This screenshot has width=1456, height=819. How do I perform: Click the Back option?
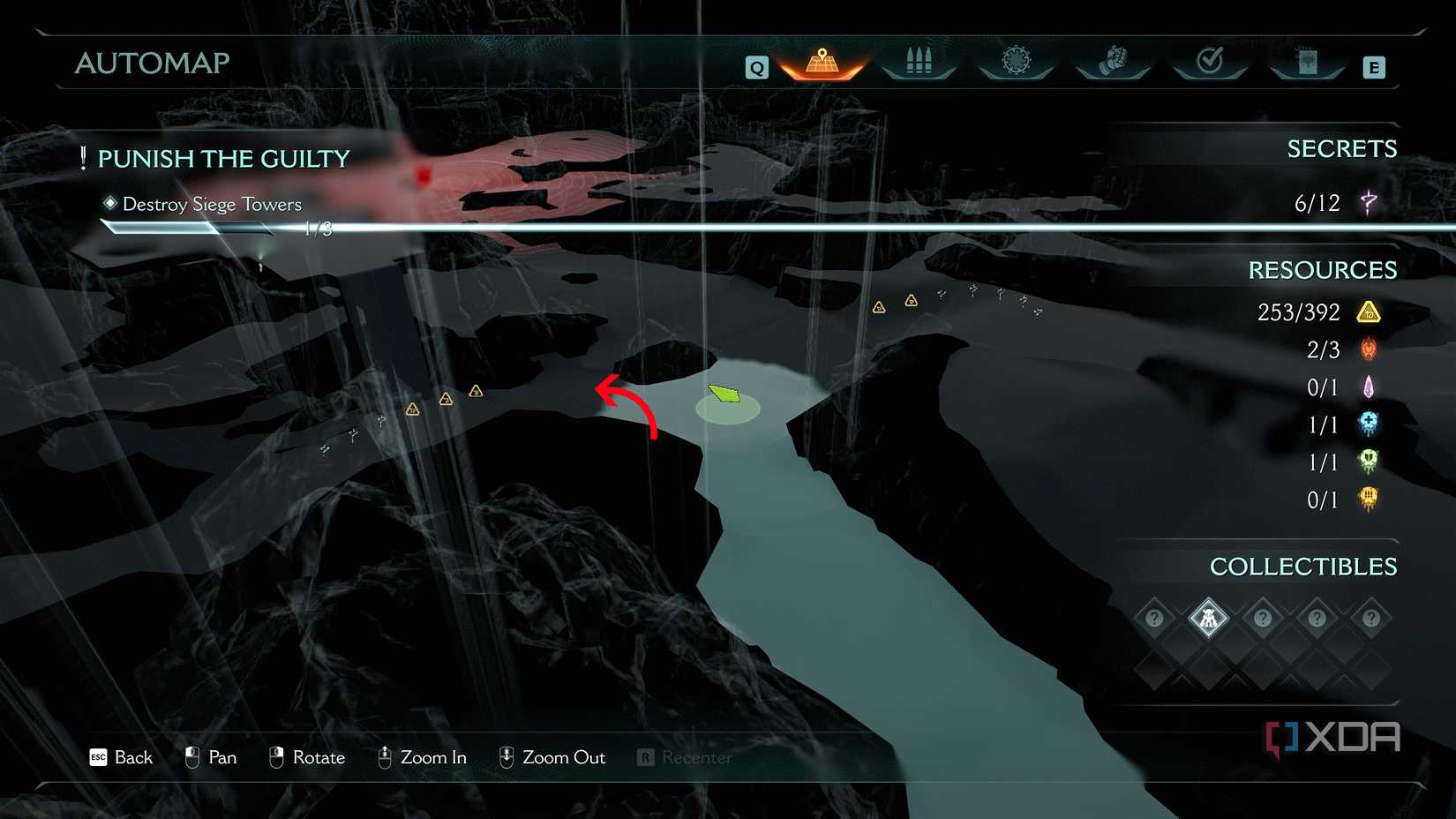pyautogui.click(x=122, y=757)
